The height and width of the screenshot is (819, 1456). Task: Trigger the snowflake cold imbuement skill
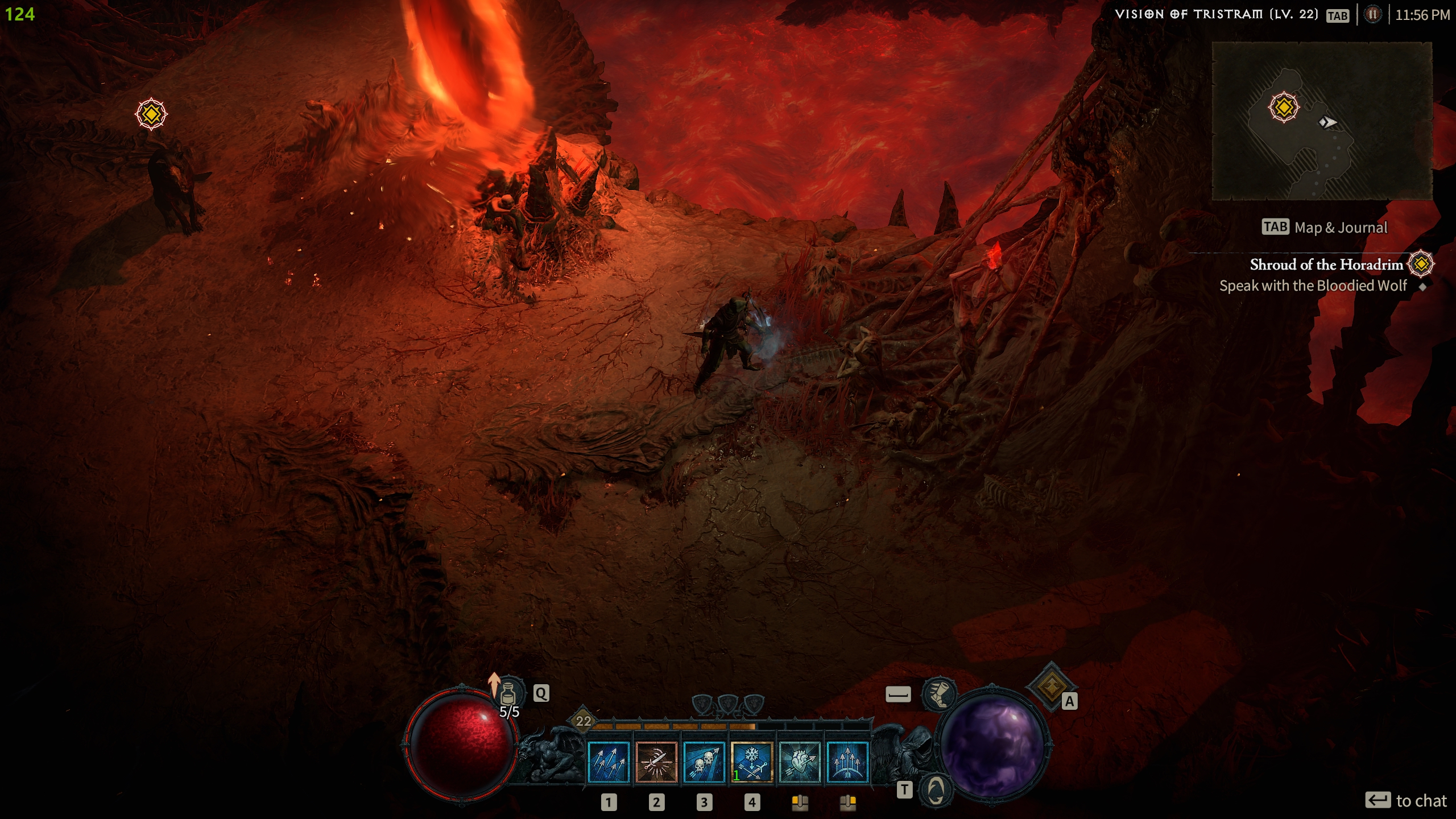(x=752, y=763)
